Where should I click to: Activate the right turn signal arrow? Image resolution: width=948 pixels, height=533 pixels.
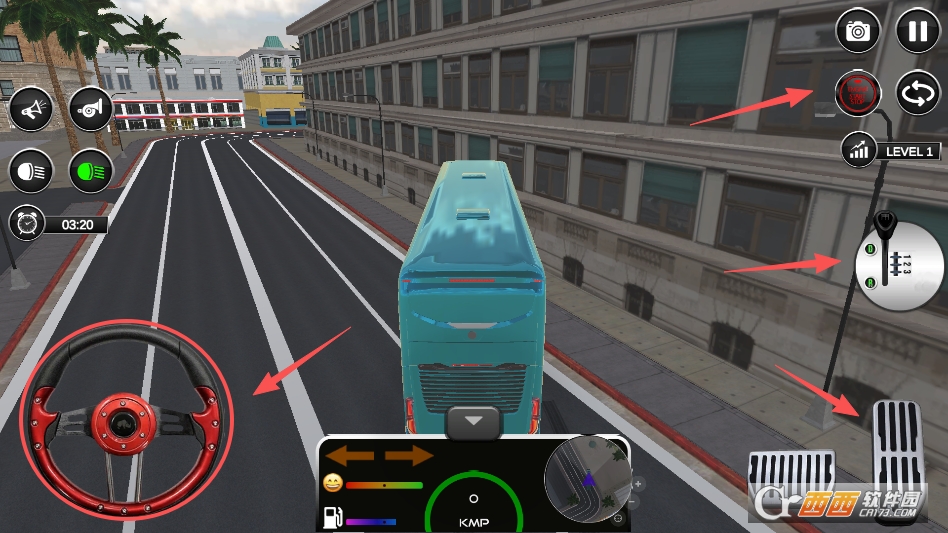click(x=409, y=456)
